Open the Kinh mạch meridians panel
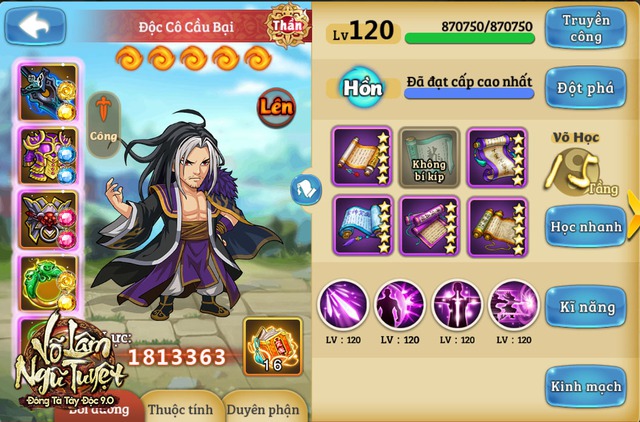Viewport: 640px width, 422px height. pyautogui.click(x=585, y=386)
